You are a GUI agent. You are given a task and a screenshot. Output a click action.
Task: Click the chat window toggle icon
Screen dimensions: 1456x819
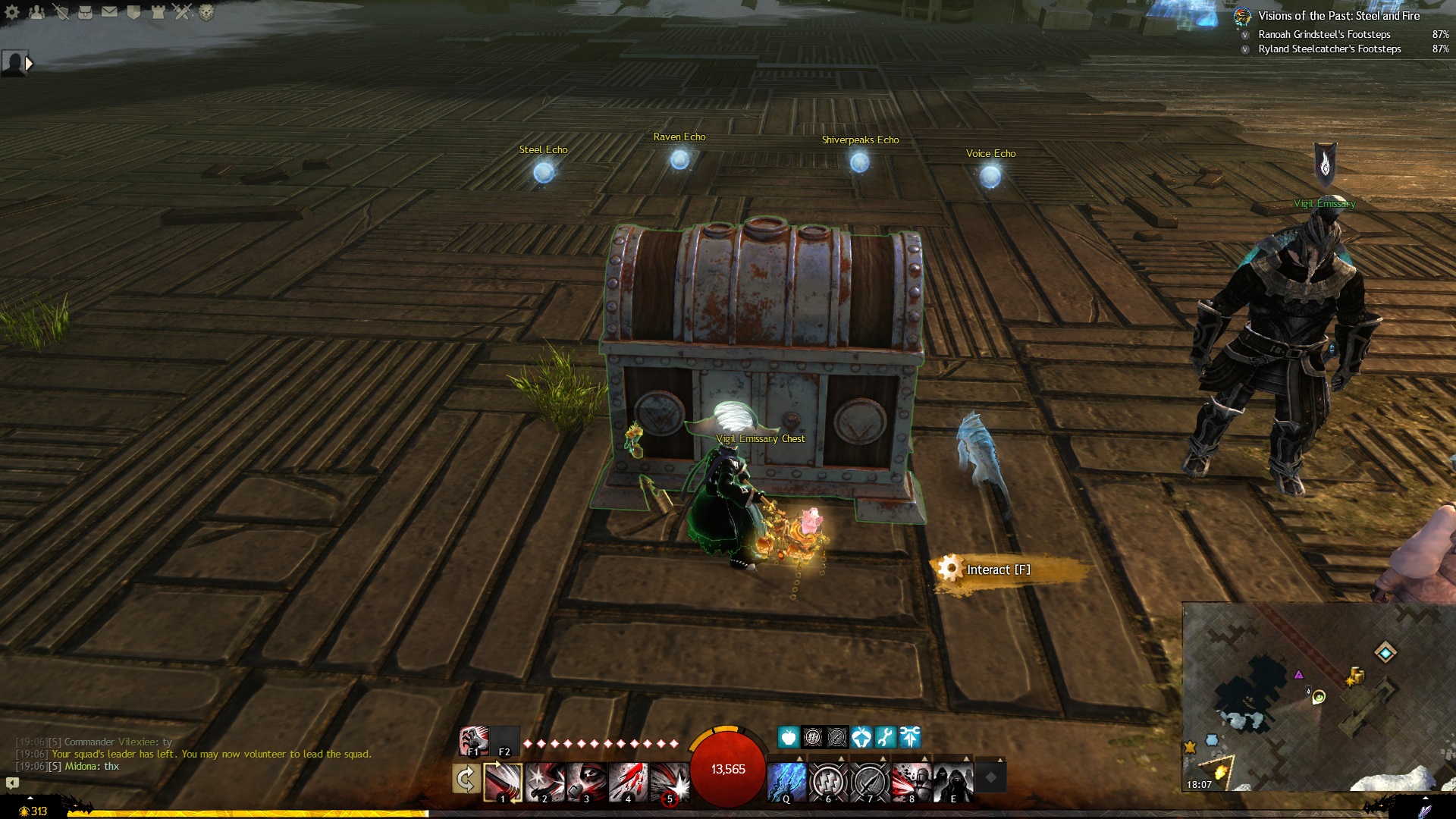(12, 783)
